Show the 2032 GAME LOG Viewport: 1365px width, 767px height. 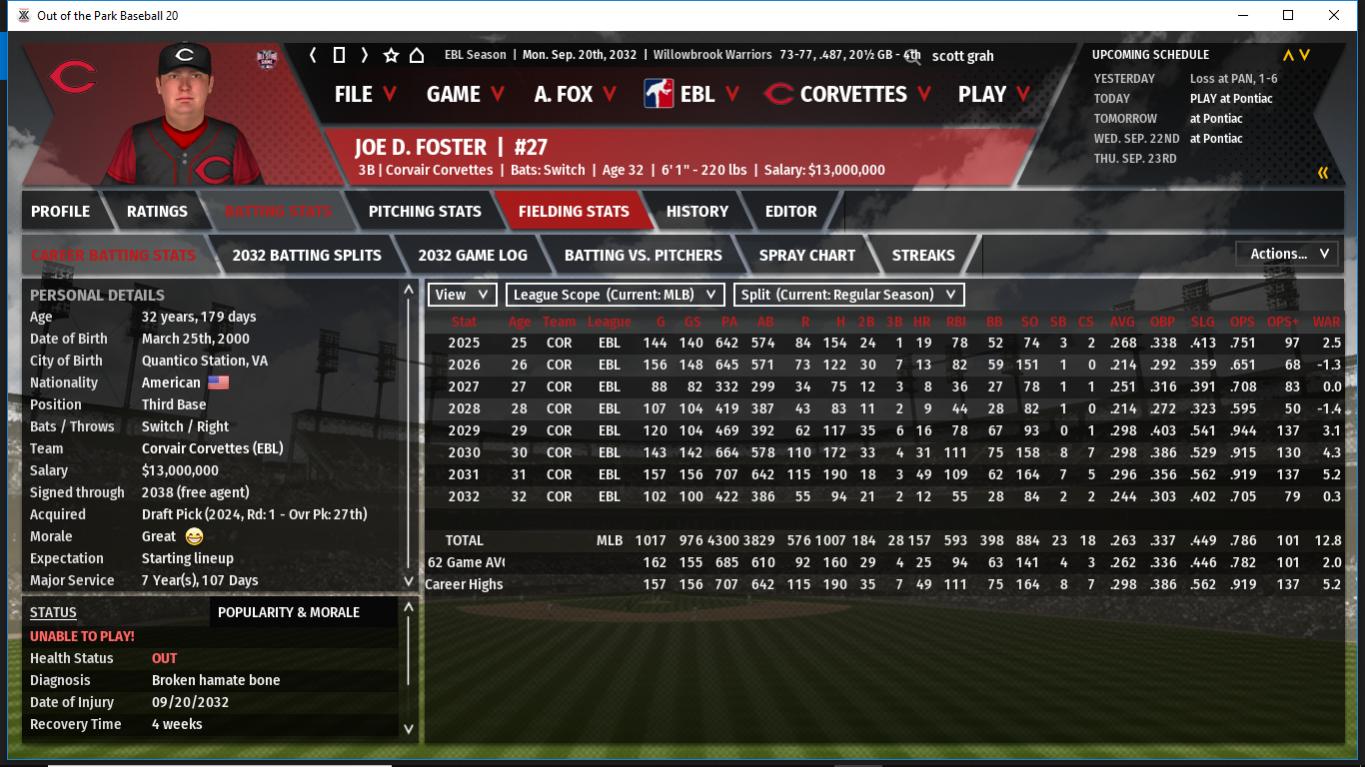[x=472, y=255]
